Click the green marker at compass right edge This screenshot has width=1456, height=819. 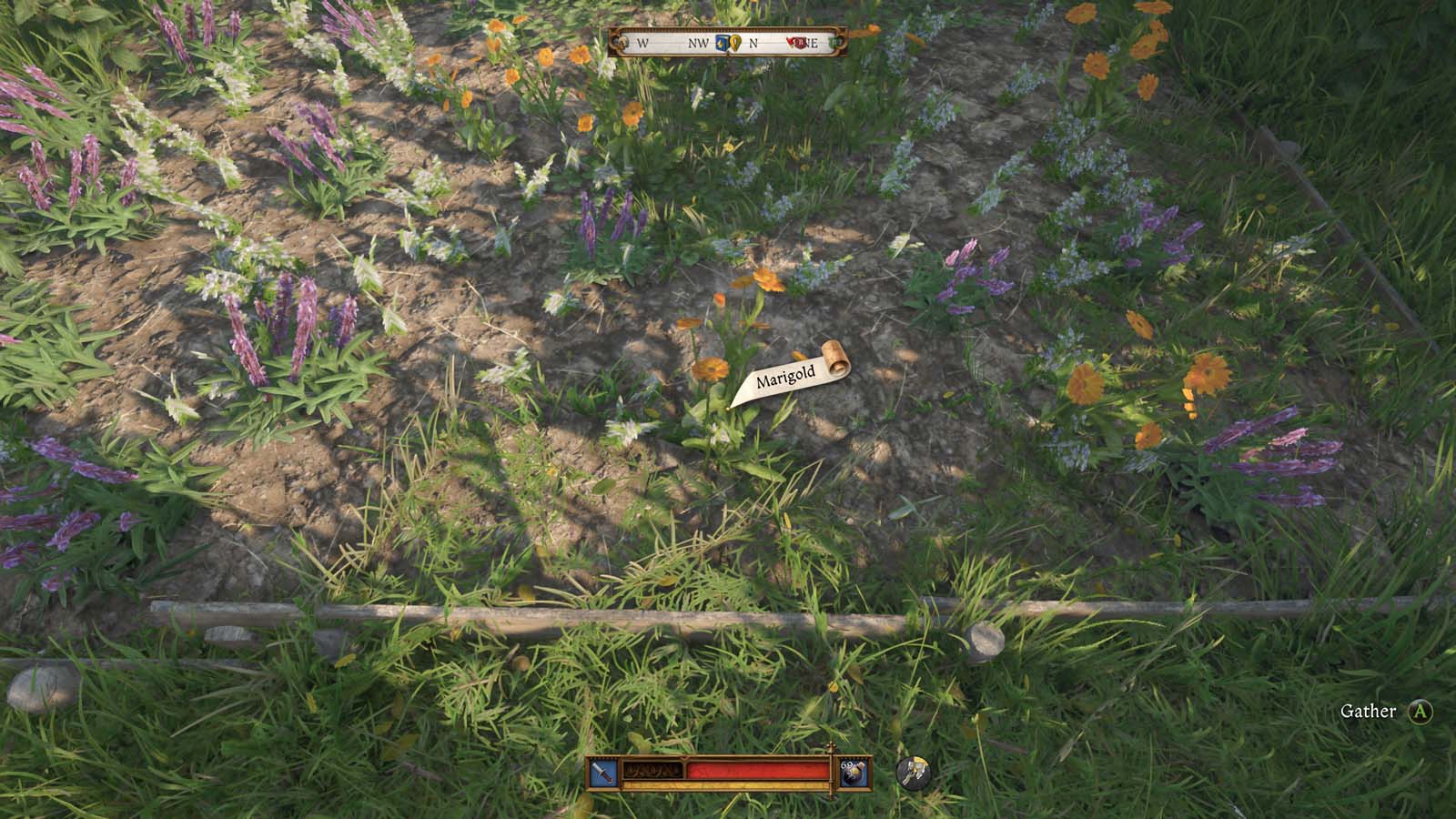[x=836, y=43]
